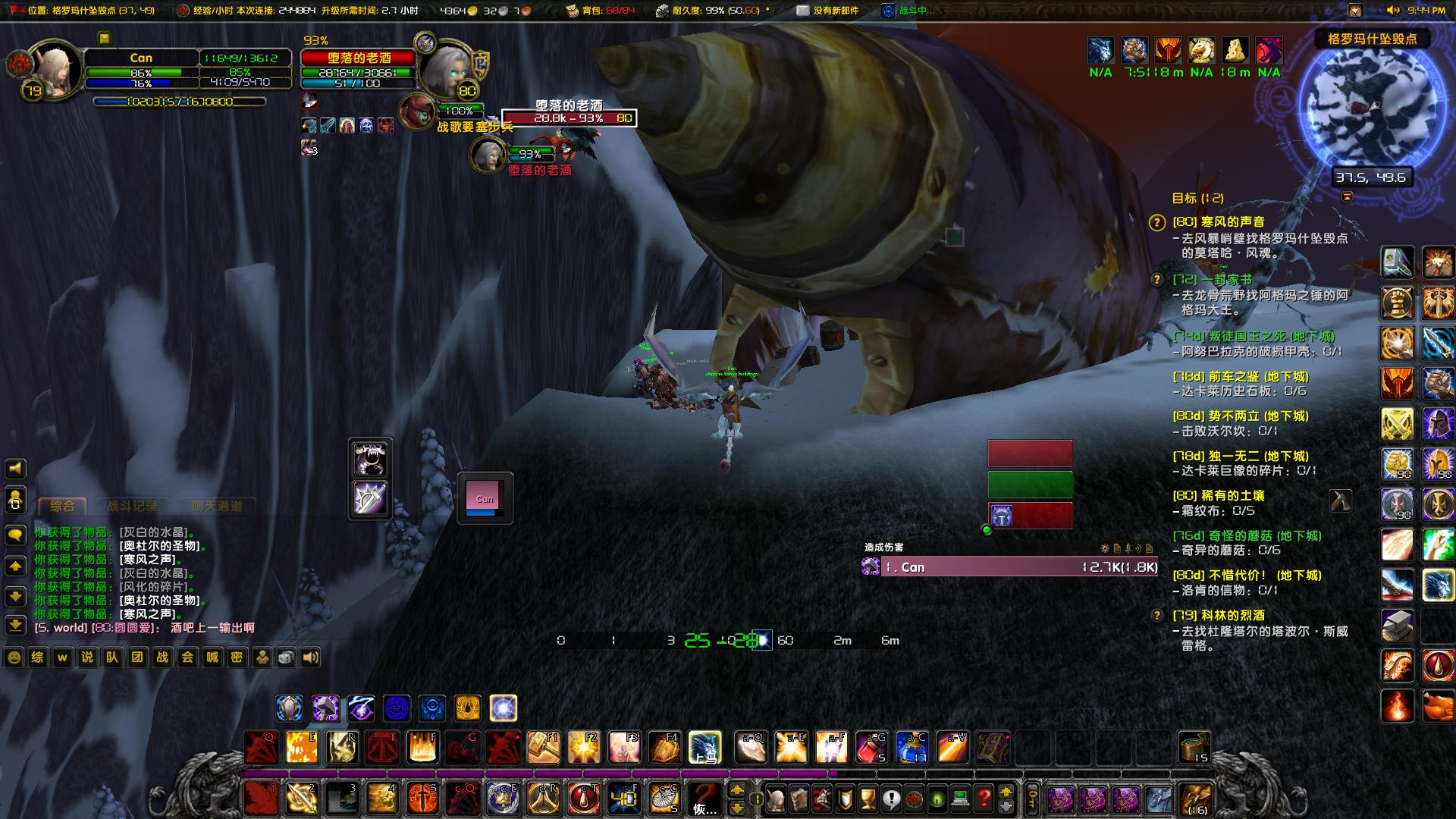Screen dimensions: 1456x819
Task: Switch to the 战斗记录 chat tab
Action: (132, 506)
